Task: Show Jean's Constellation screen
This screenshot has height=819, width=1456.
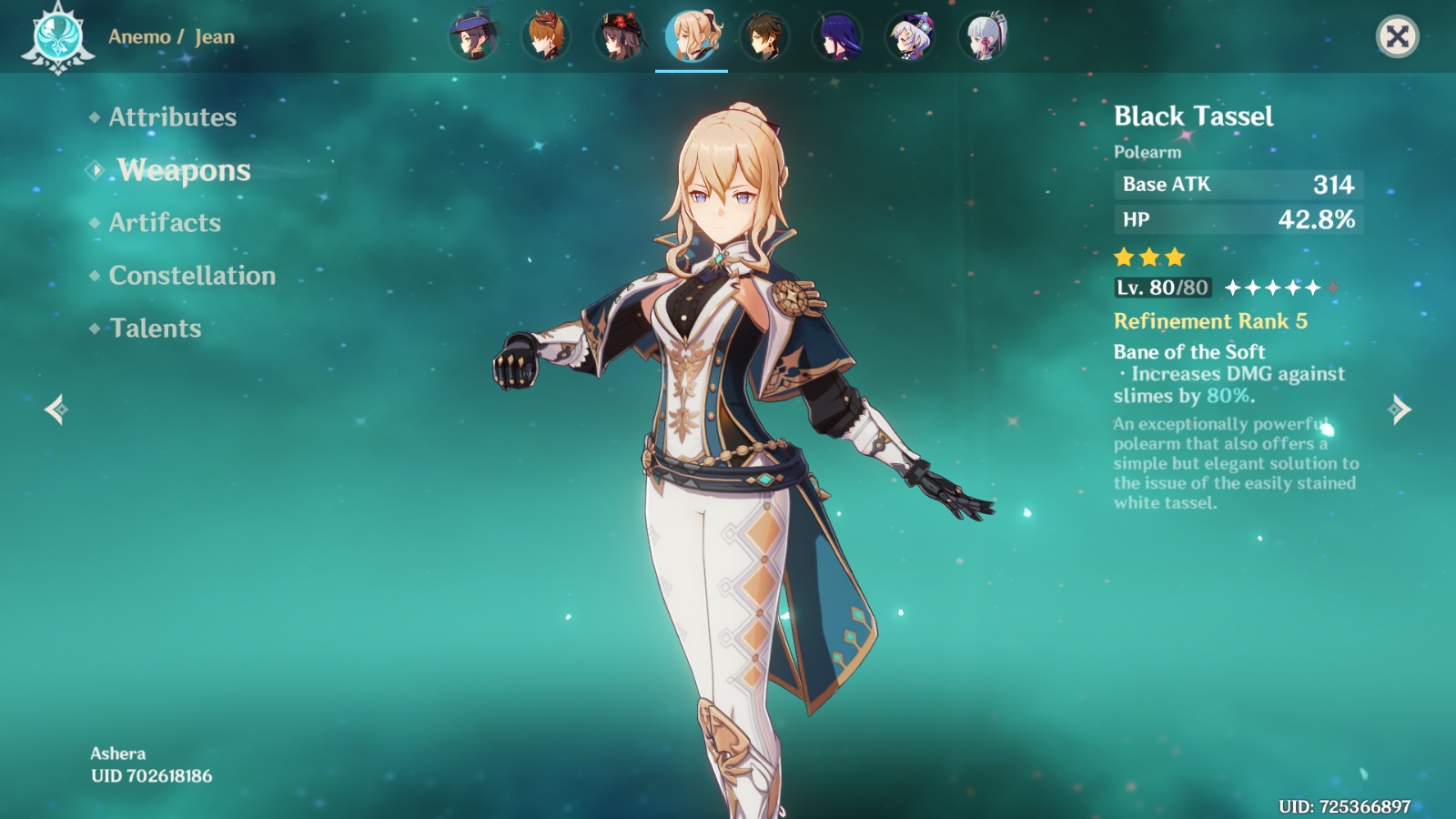Action: tap(192, 276)
